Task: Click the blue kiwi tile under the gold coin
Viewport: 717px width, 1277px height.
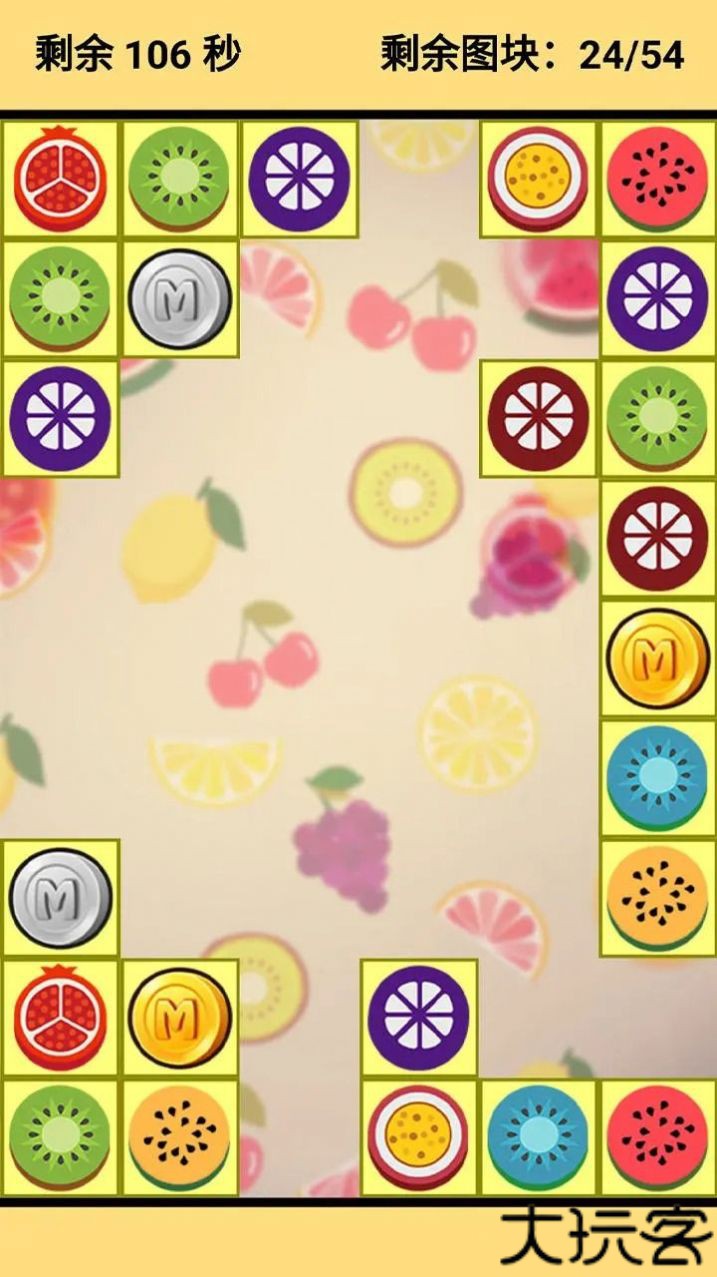Action: pos(657,778)
